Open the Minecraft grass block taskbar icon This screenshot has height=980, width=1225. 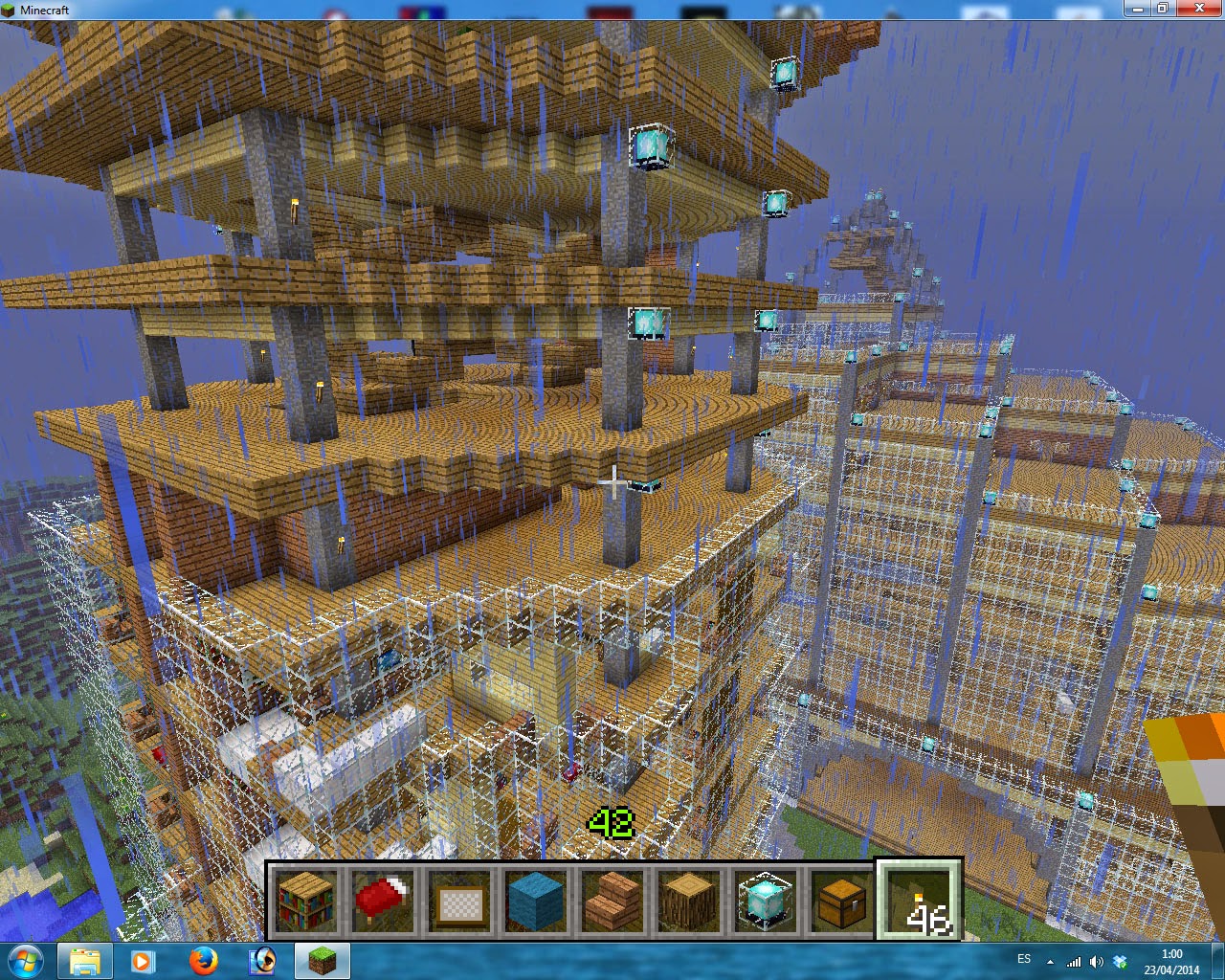click(x=323, y=962)
